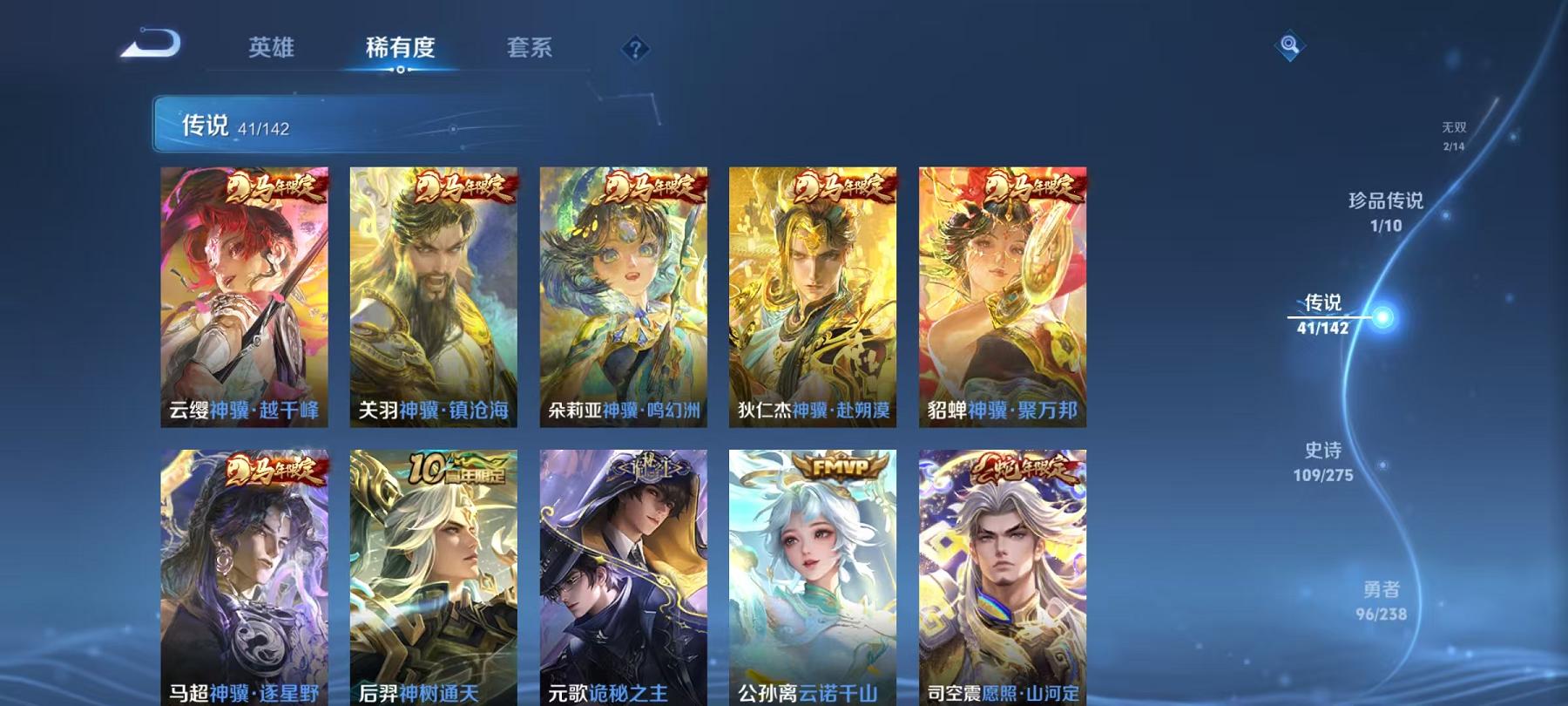Switch to the 英雄 tab
The height and width of the screenshot is (706, 1568).
click(x=270, y=50)
